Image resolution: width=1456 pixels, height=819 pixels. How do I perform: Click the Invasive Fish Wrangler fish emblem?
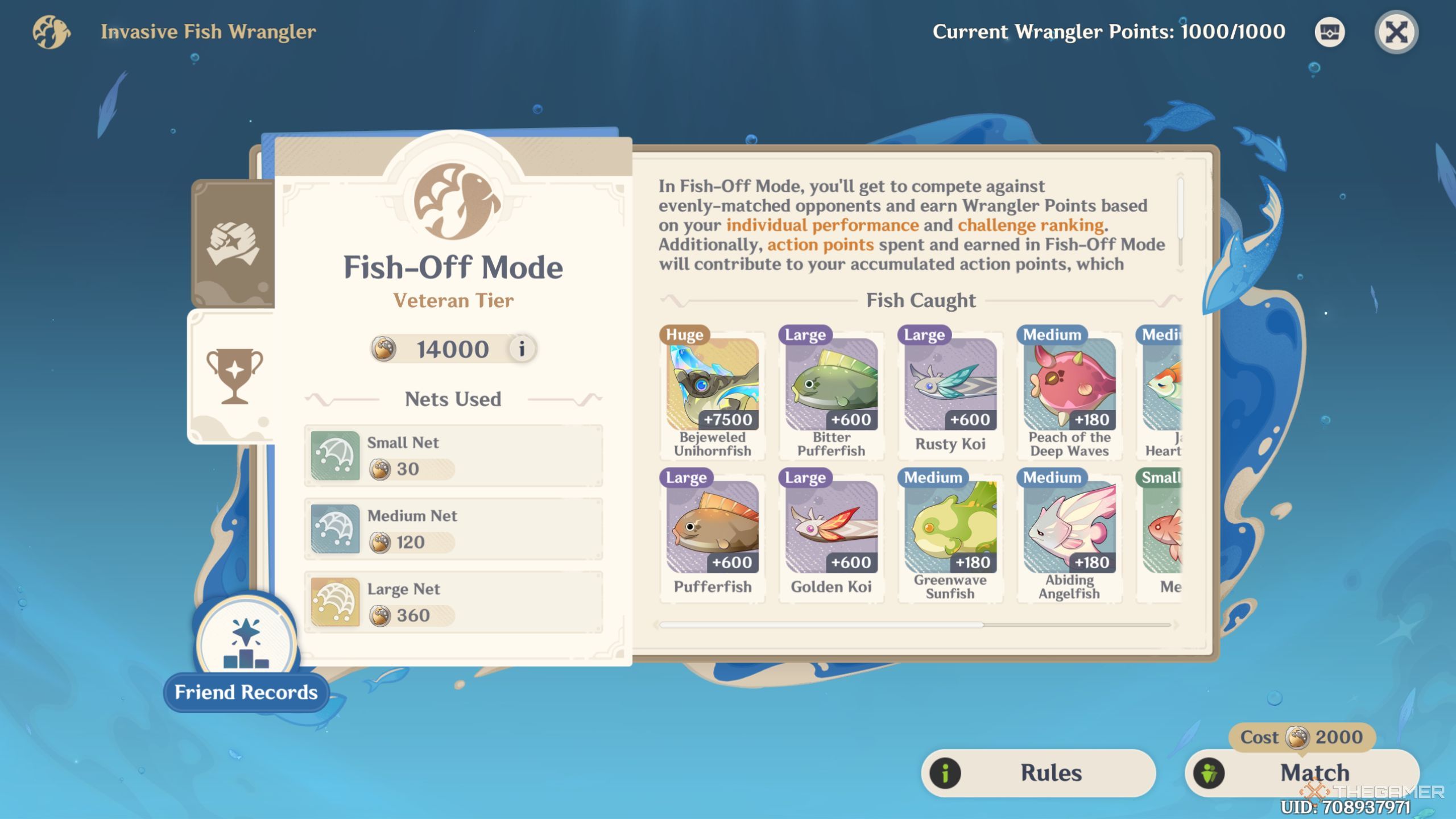pyautogui.click(x=51, y=32)
